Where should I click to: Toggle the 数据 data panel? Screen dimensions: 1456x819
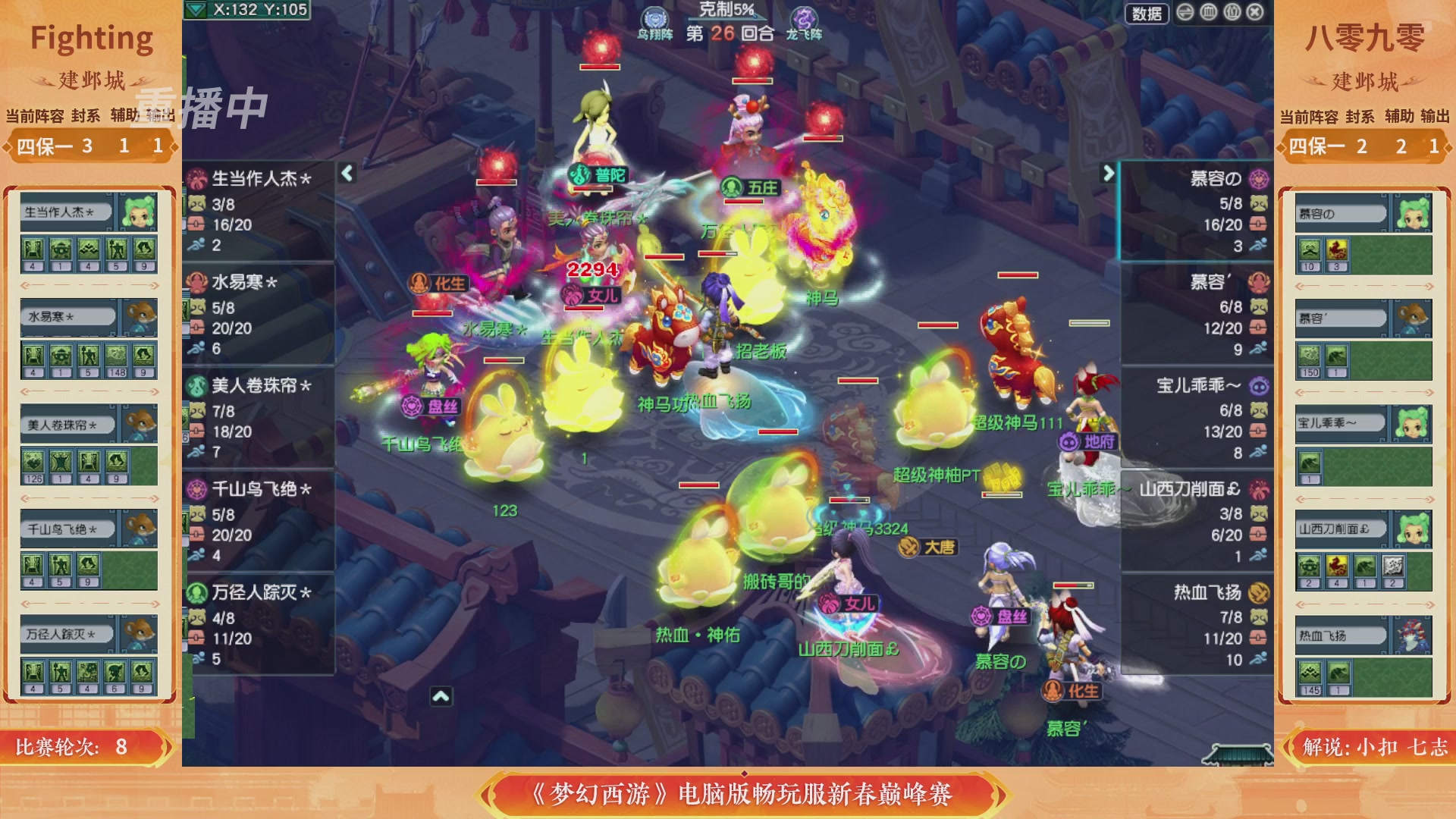[x=1147, y=12]
